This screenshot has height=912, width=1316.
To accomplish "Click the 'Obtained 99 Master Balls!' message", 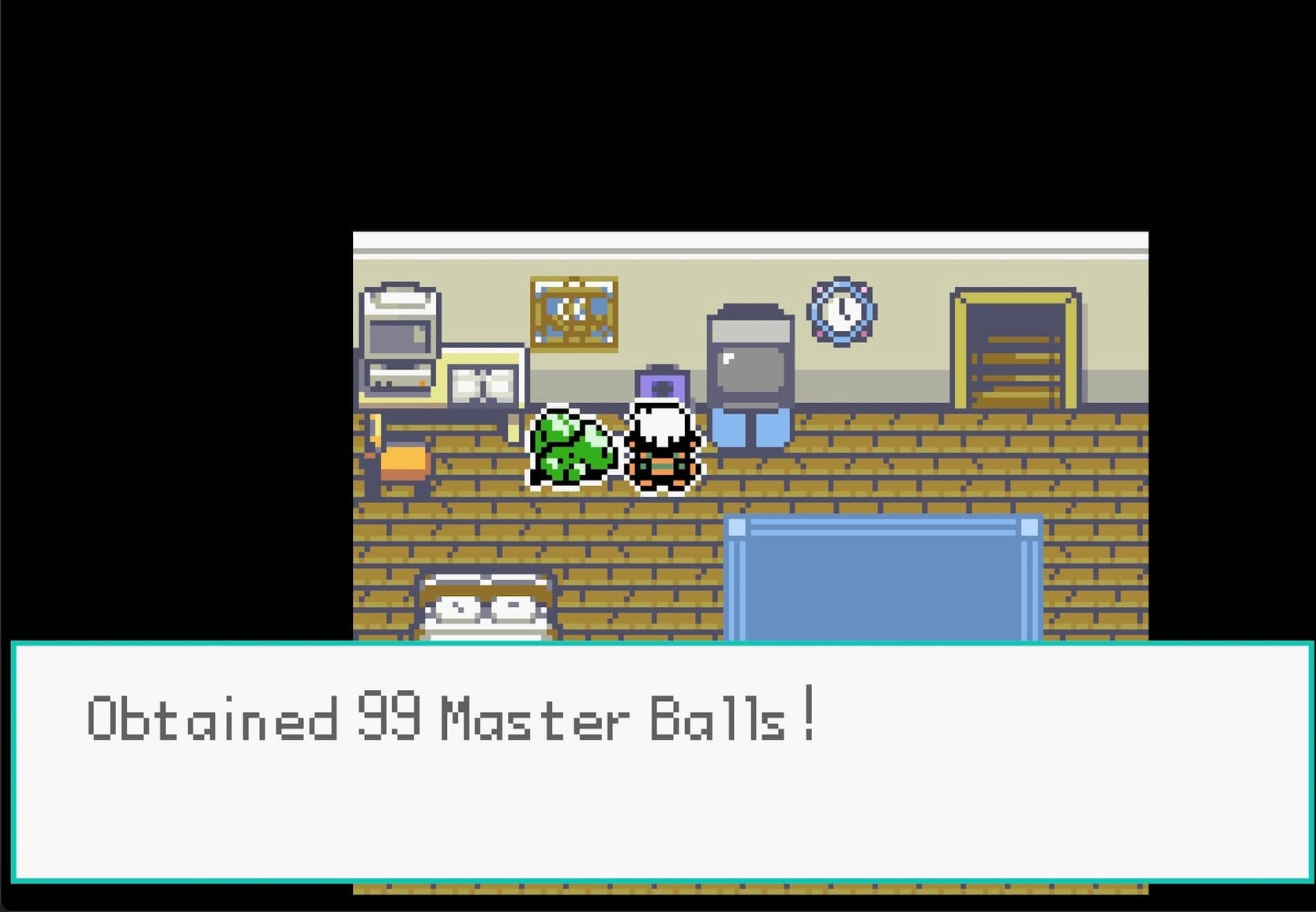I will [x=450, y=715].
